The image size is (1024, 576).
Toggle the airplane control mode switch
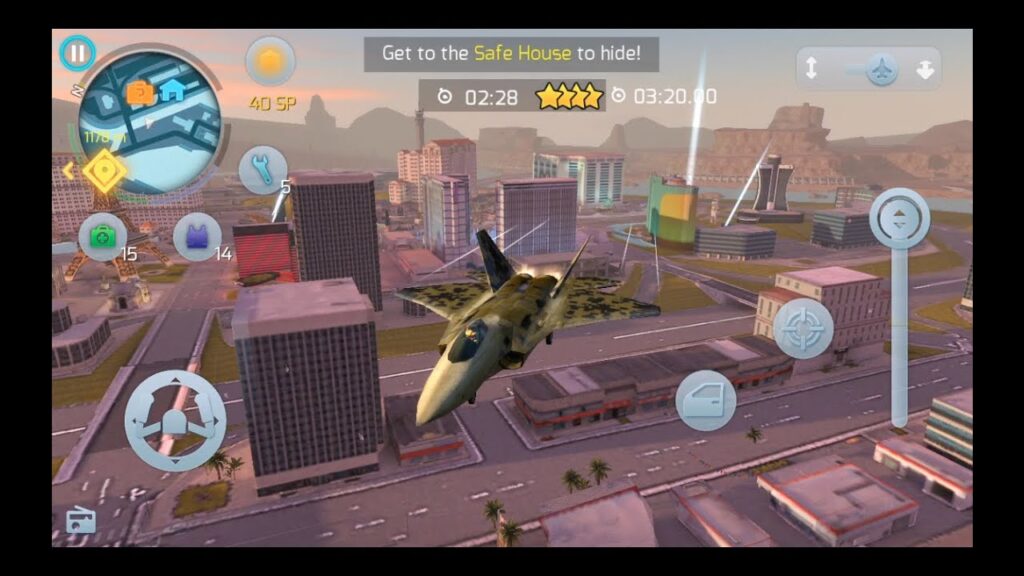tap(881, 69)
